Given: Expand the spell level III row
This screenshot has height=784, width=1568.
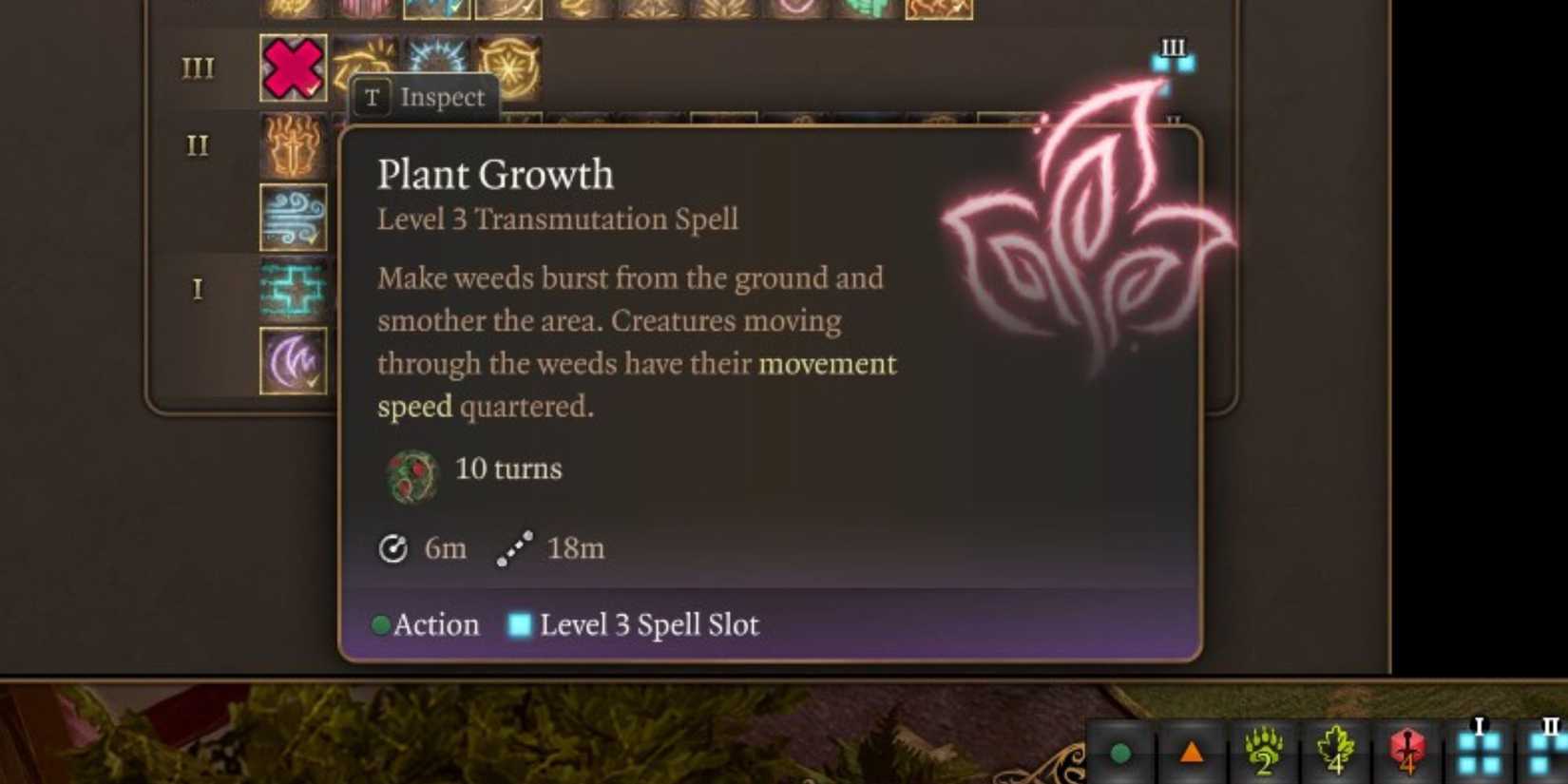Looking at the screenshot, I should 200,67.
